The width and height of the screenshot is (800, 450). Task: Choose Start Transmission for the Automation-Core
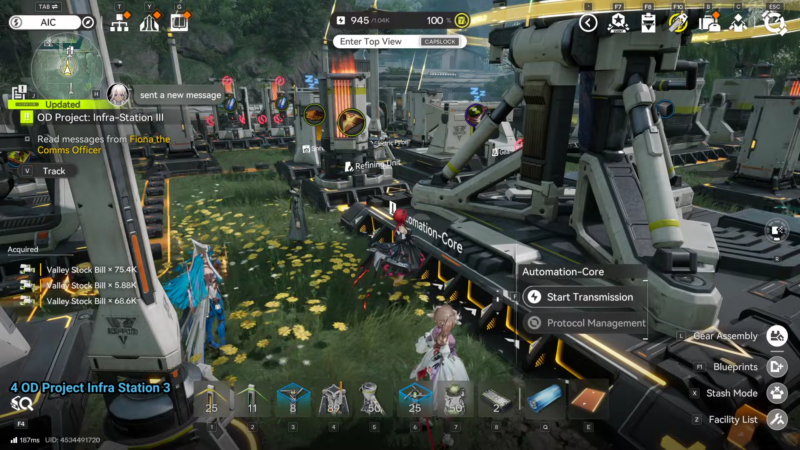click(582, 297)
